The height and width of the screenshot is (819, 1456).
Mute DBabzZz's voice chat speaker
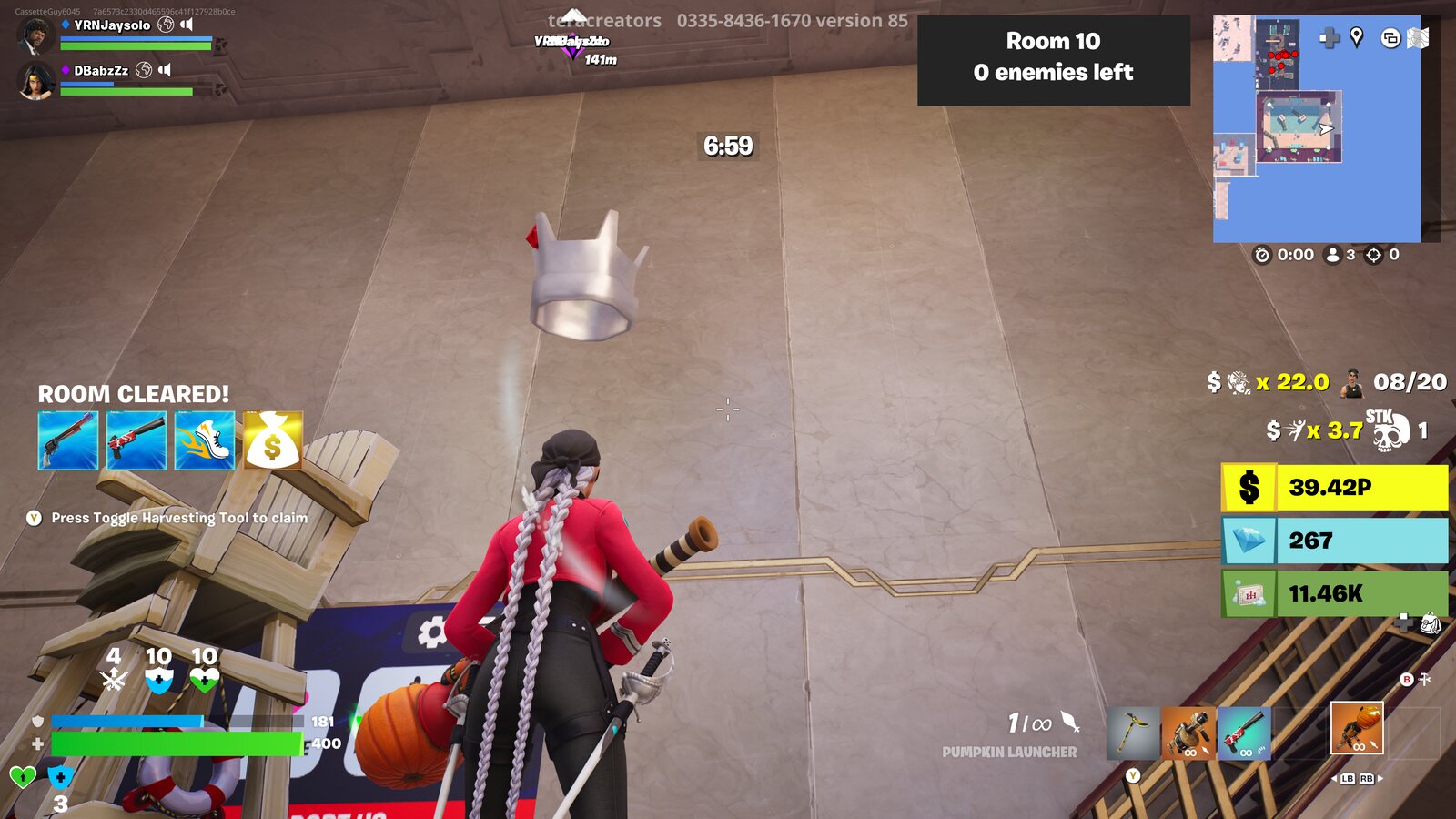[164, 69]
